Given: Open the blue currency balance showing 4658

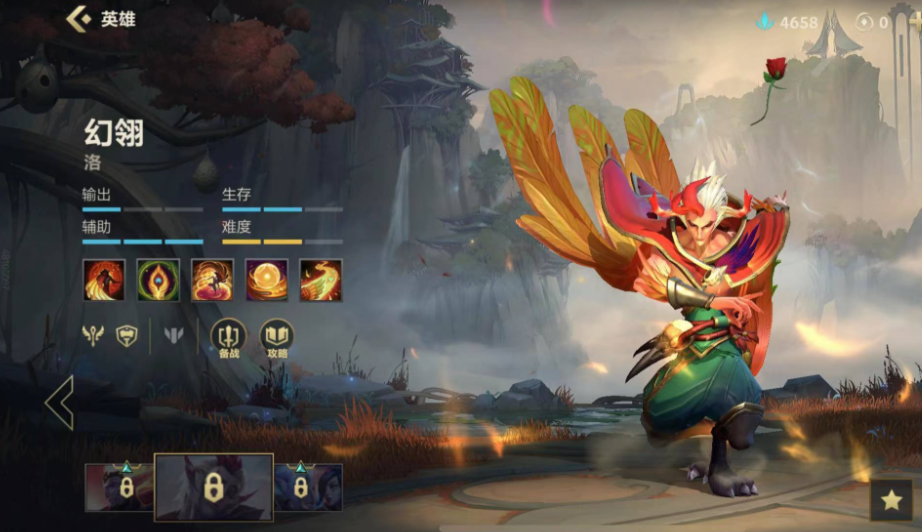Looking at the screenshot, I should [789, 22].
